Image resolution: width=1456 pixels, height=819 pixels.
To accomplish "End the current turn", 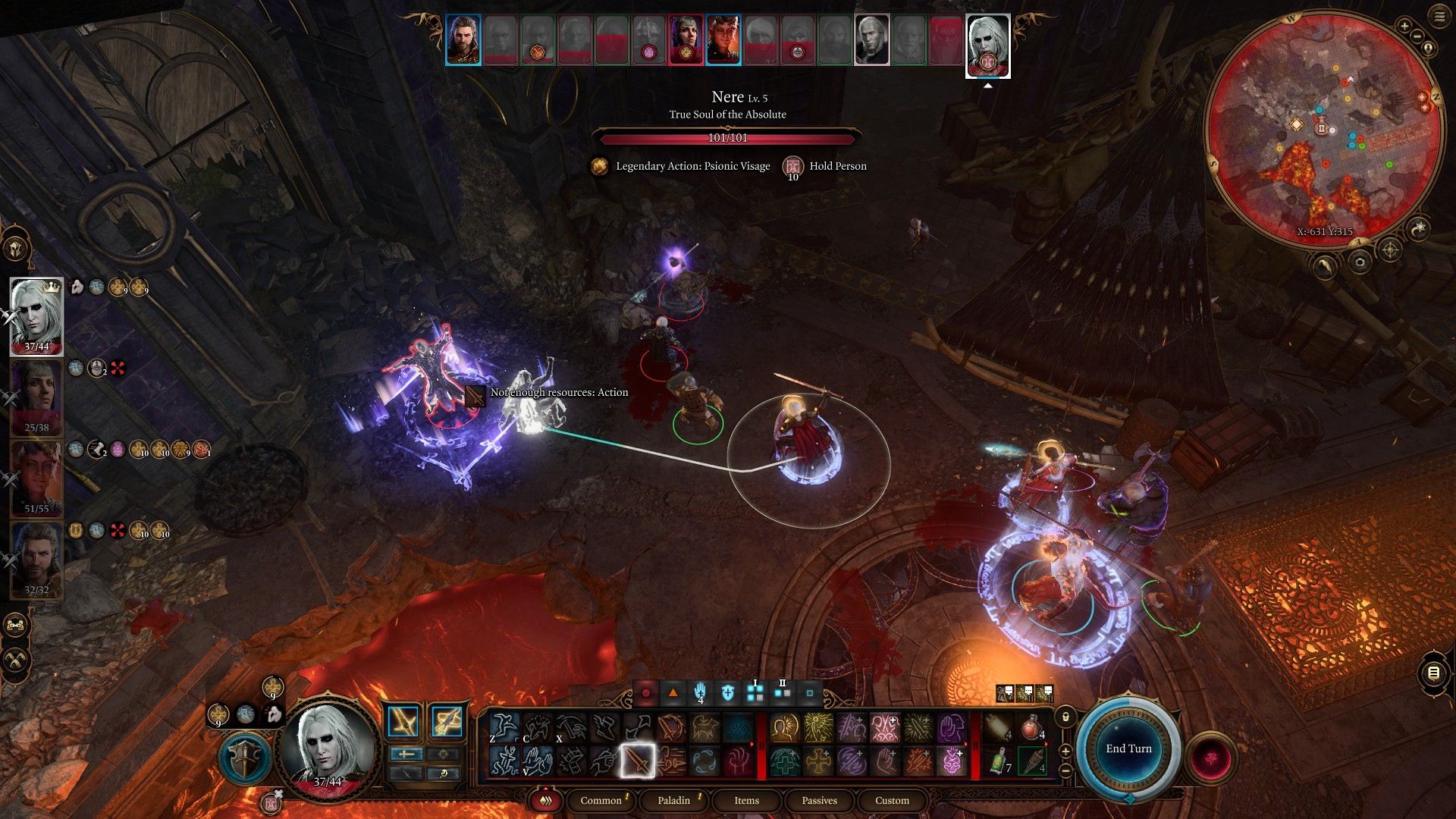I will coord(1128,748).
